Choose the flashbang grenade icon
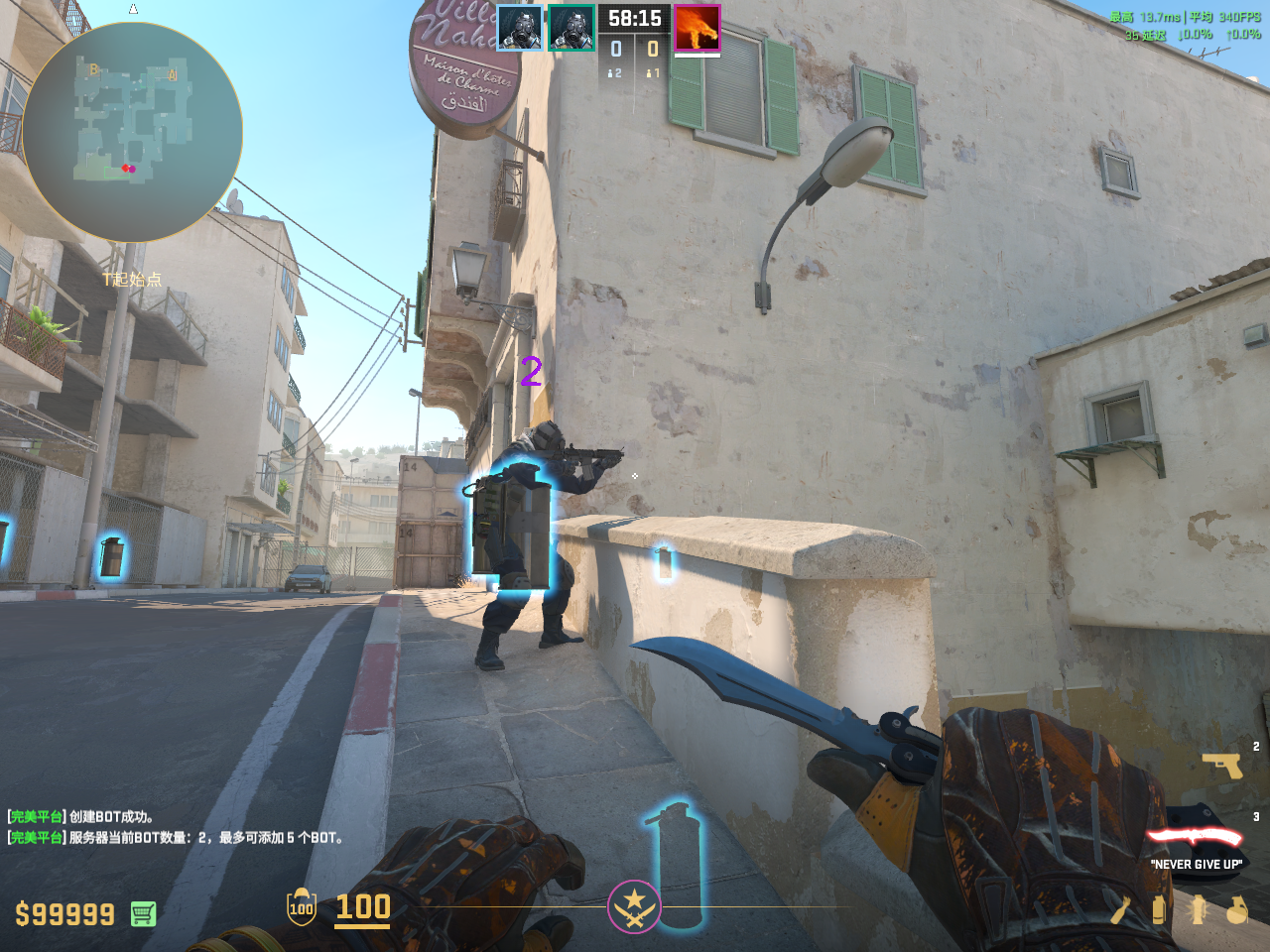The image size is (1270, 952). tap(1198, 909)
